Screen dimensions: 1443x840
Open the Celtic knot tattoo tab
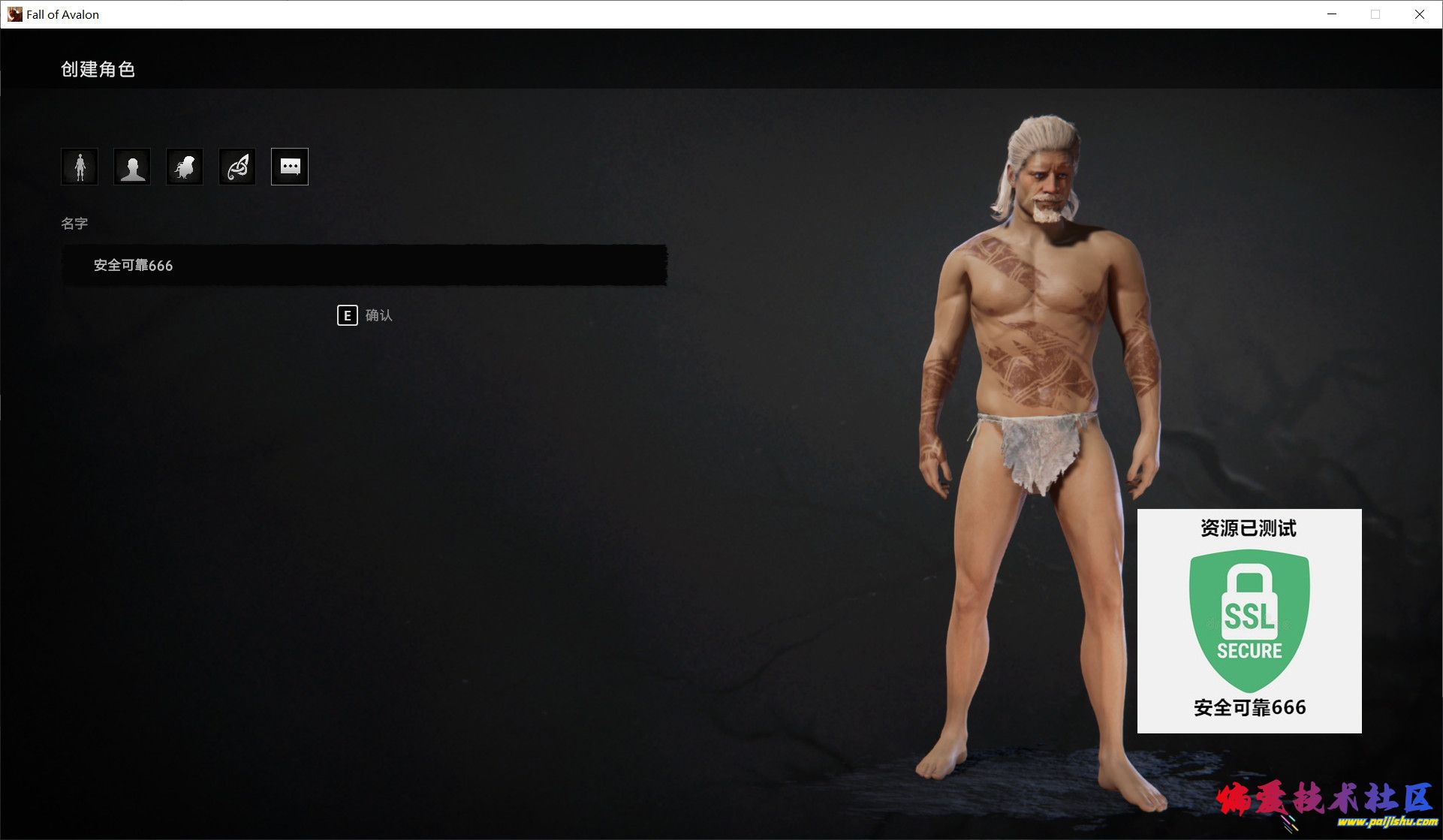point(237,167)
